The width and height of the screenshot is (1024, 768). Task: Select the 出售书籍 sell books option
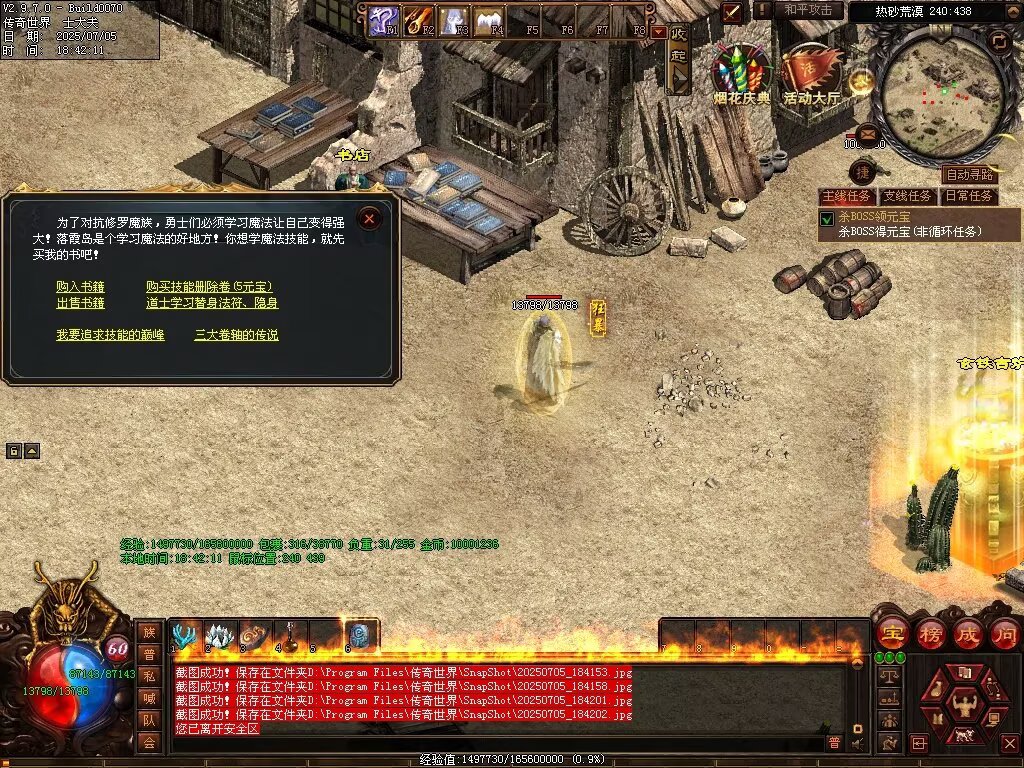[x=80, y=303]
